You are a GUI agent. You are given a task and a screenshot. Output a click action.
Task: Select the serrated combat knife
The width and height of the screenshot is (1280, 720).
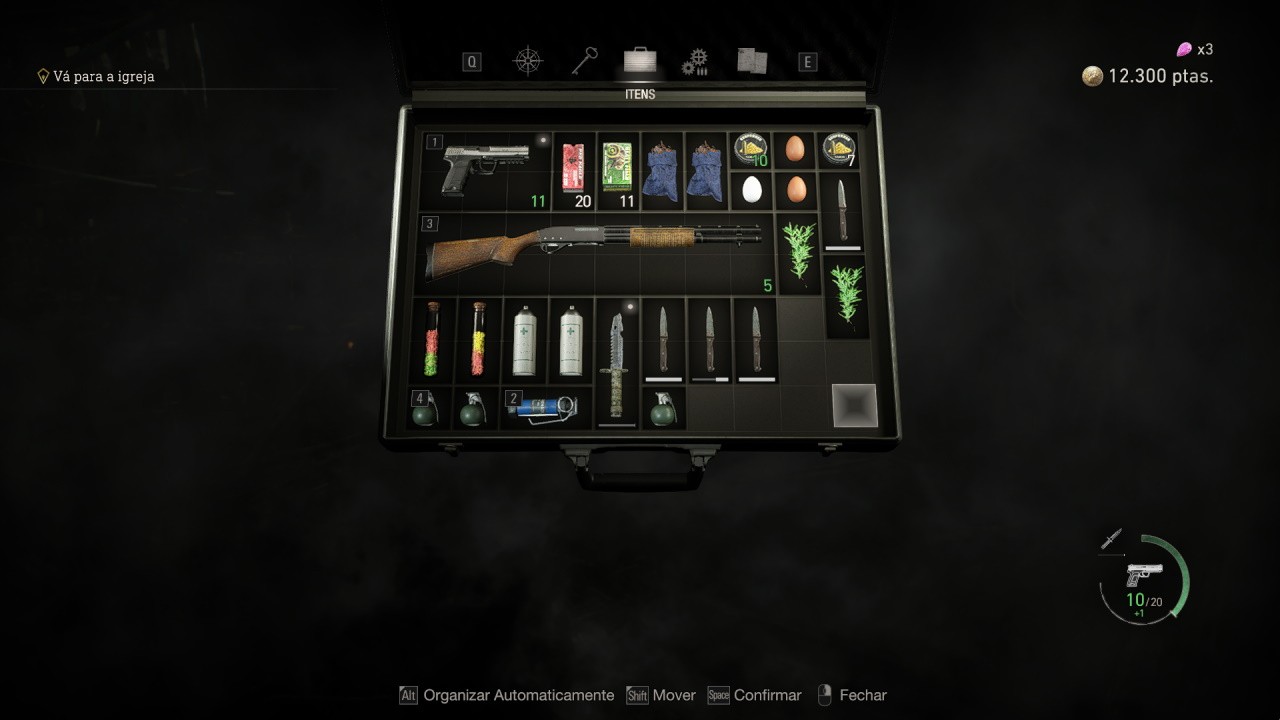pos(616,362)
